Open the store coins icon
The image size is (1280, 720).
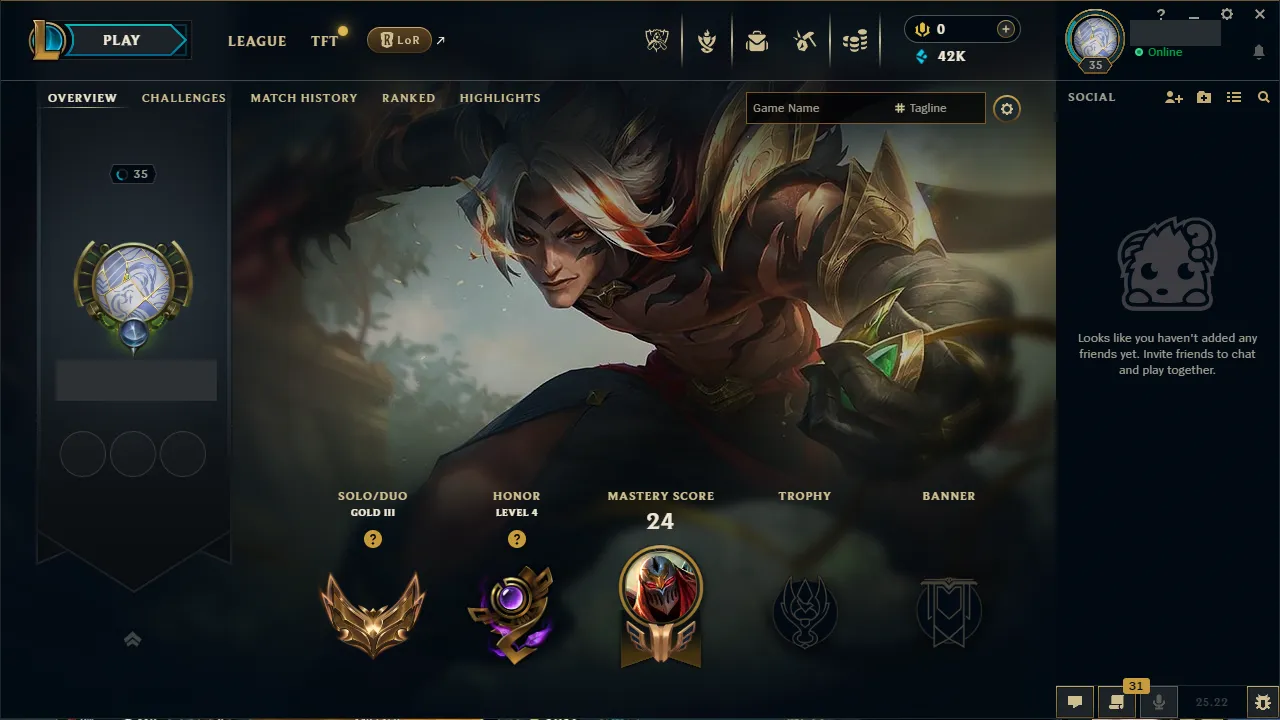855,40
